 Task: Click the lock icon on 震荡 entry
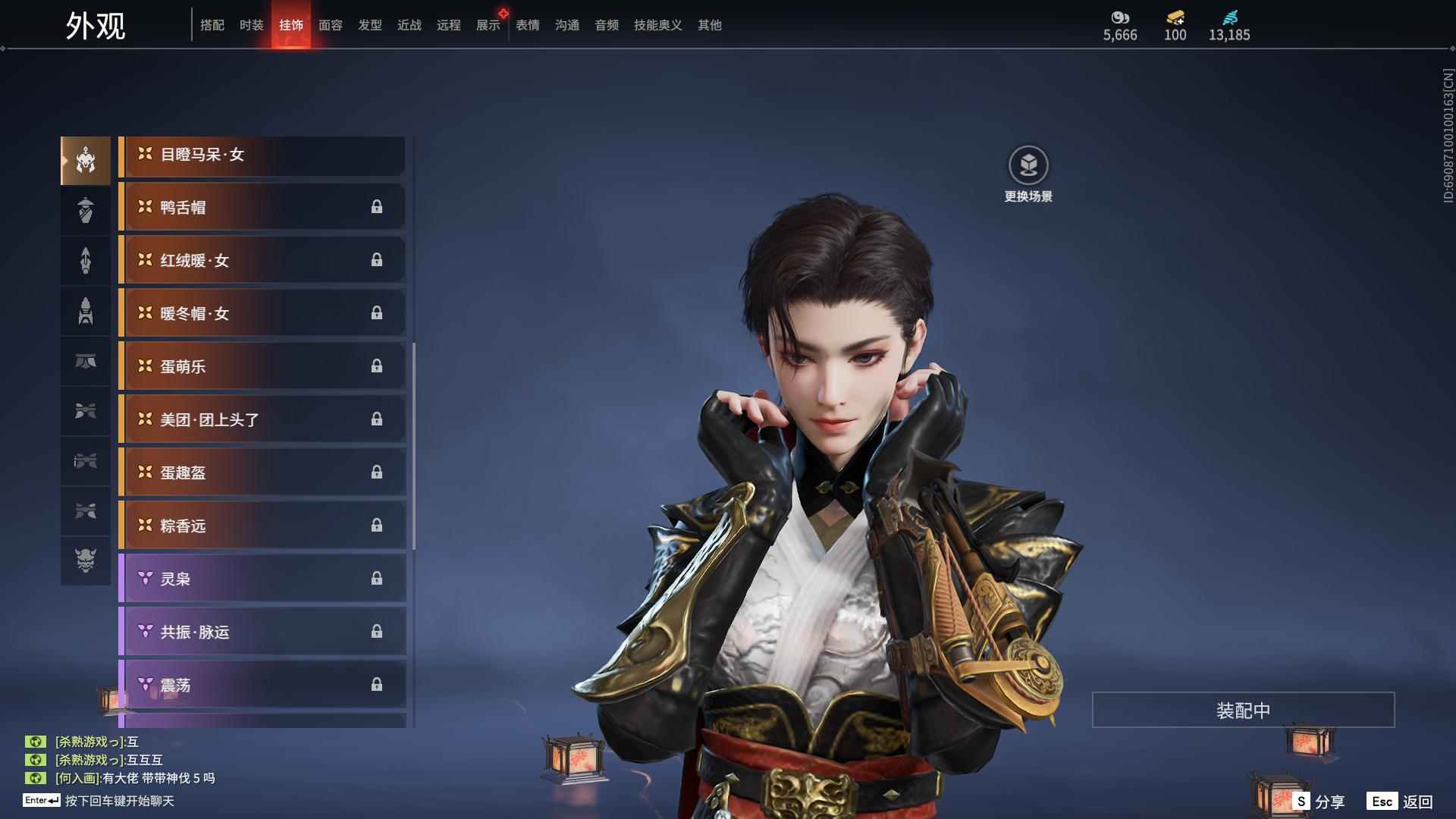pyautogui.click(x=378, y=684)
